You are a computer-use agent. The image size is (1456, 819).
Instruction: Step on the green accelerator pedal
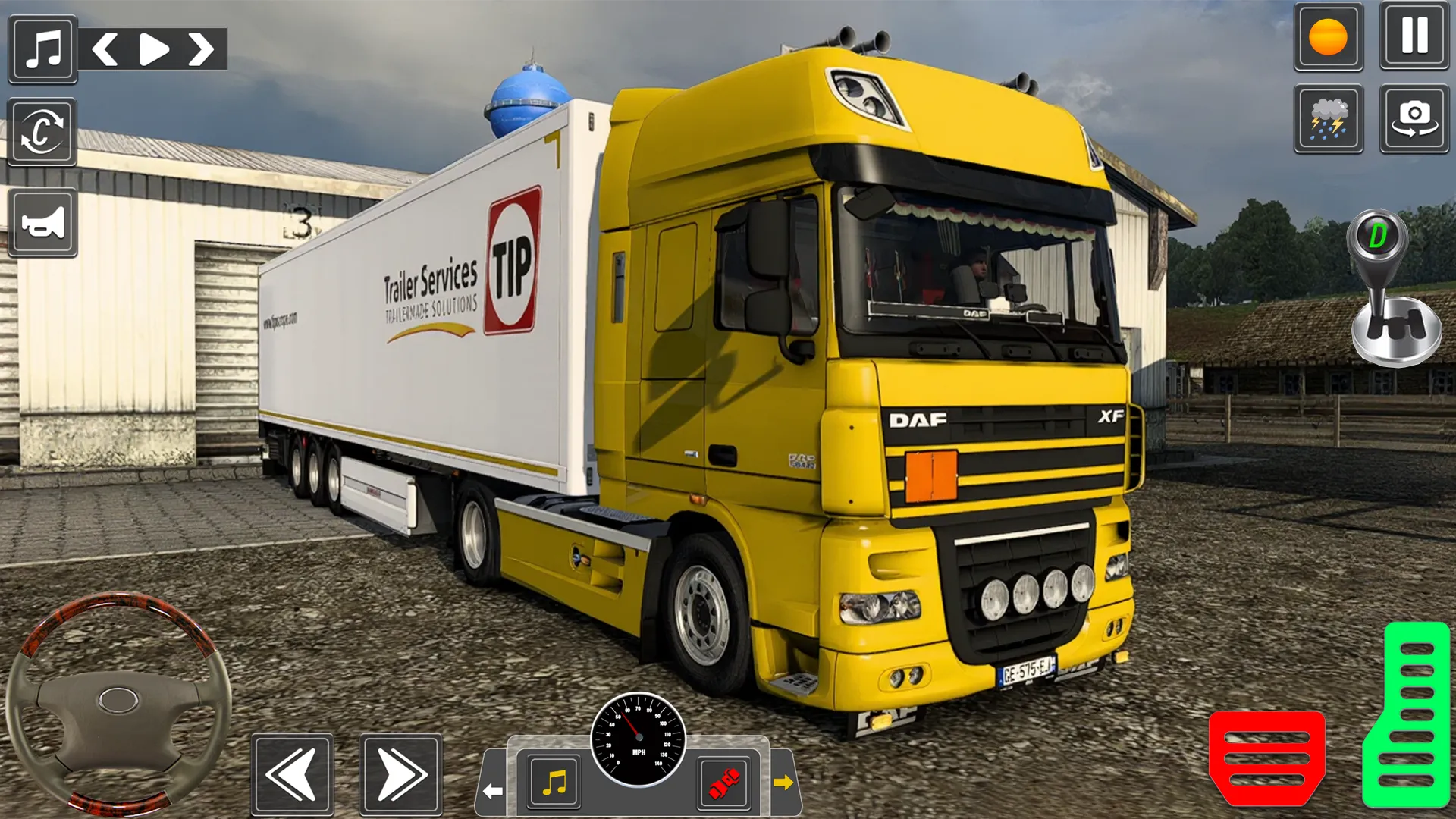click(1406, 714)
